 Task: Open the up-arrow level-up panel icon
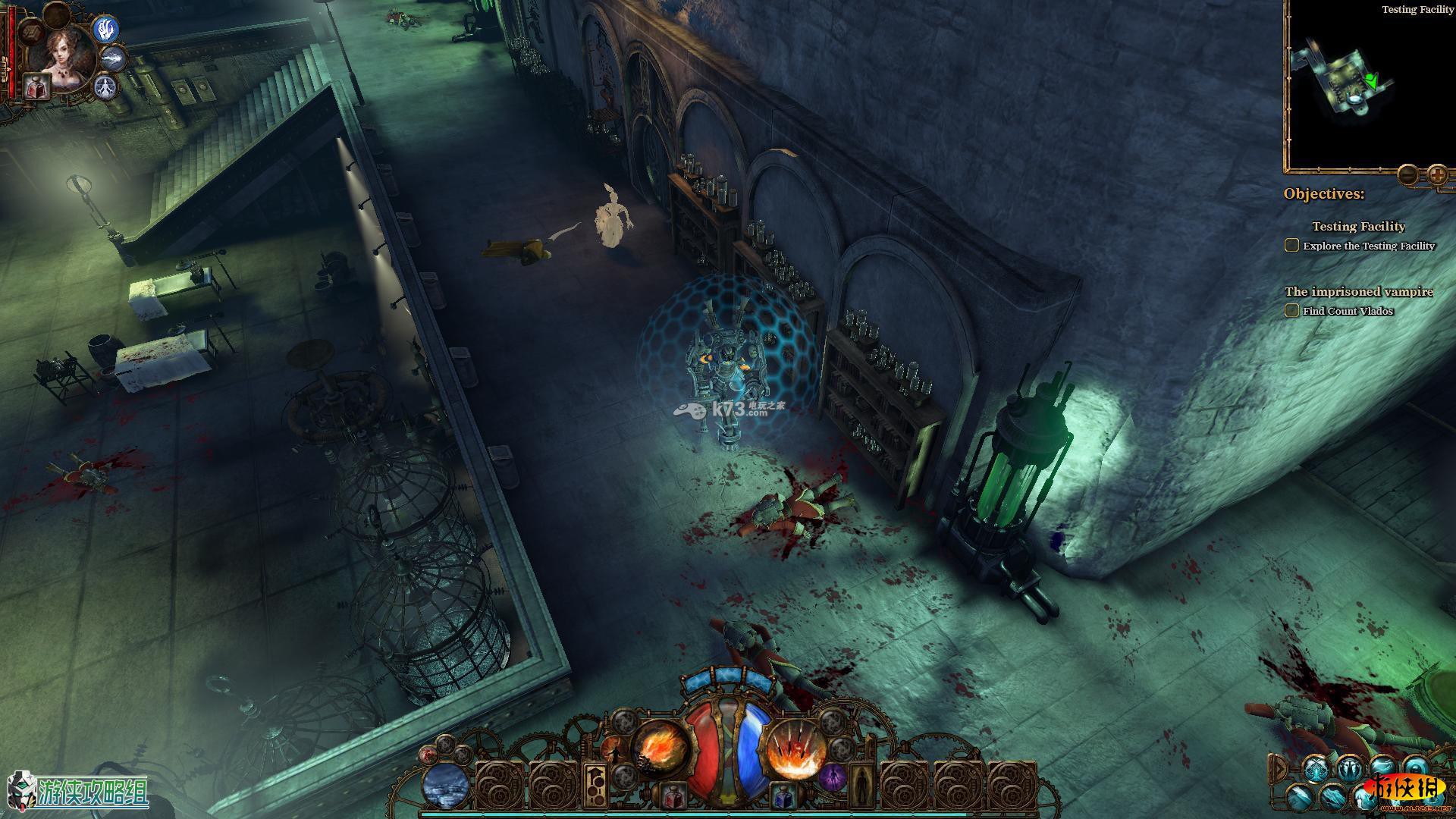pos(595,786)
